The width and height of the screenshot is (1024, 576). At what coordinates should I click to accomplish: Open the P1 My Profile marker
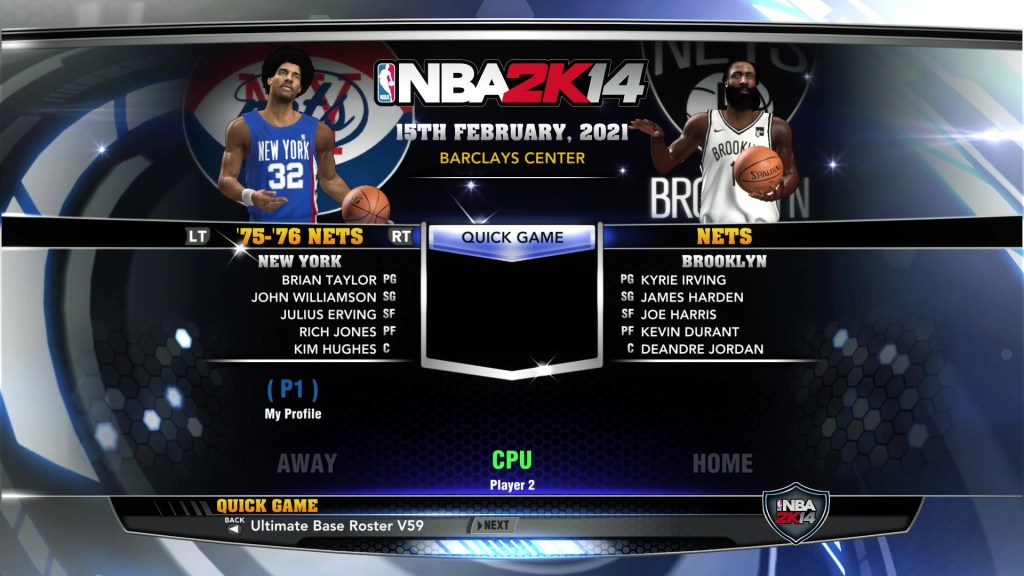[293, 397]
